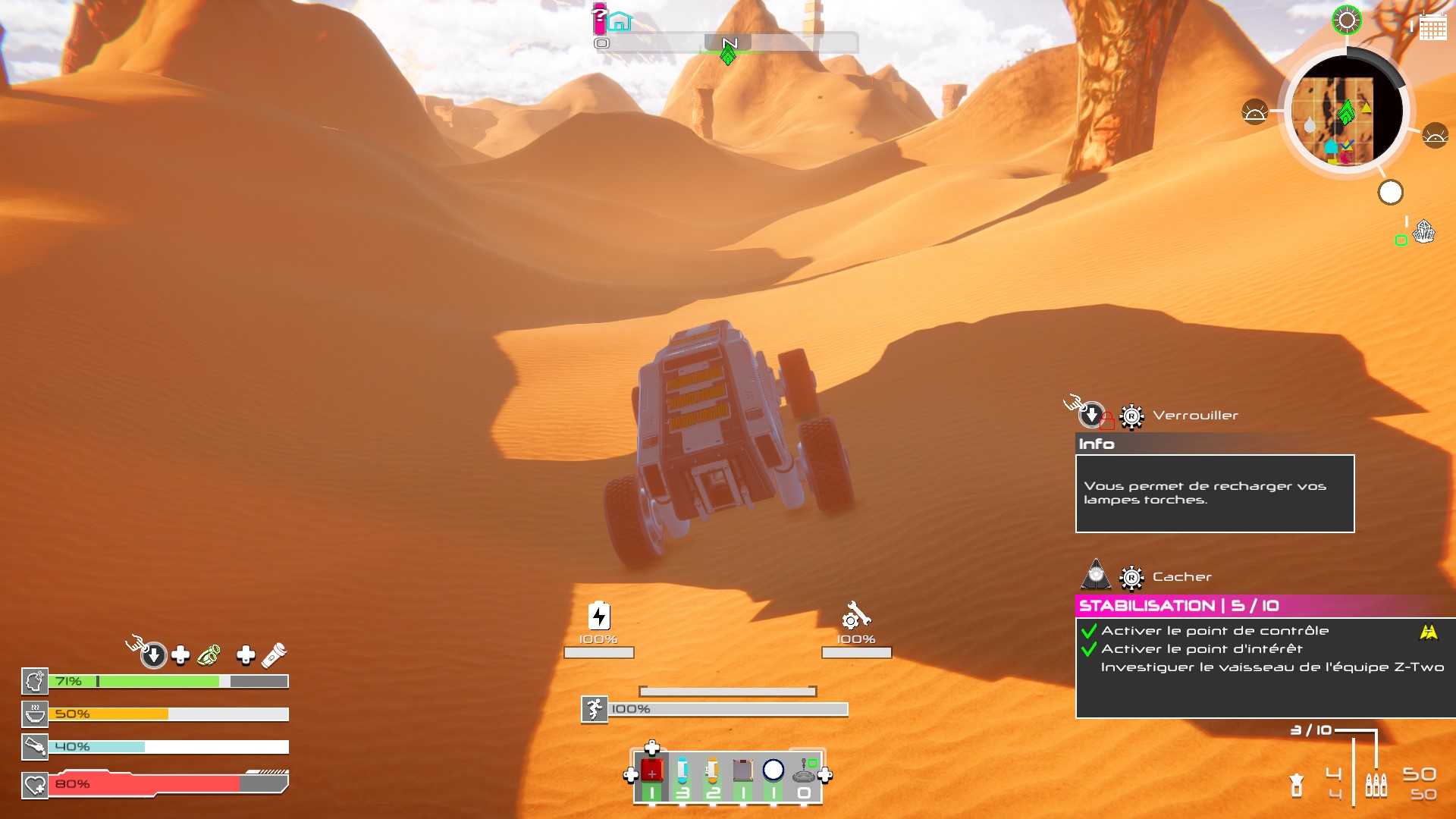Open the circular minimap

1347,112
